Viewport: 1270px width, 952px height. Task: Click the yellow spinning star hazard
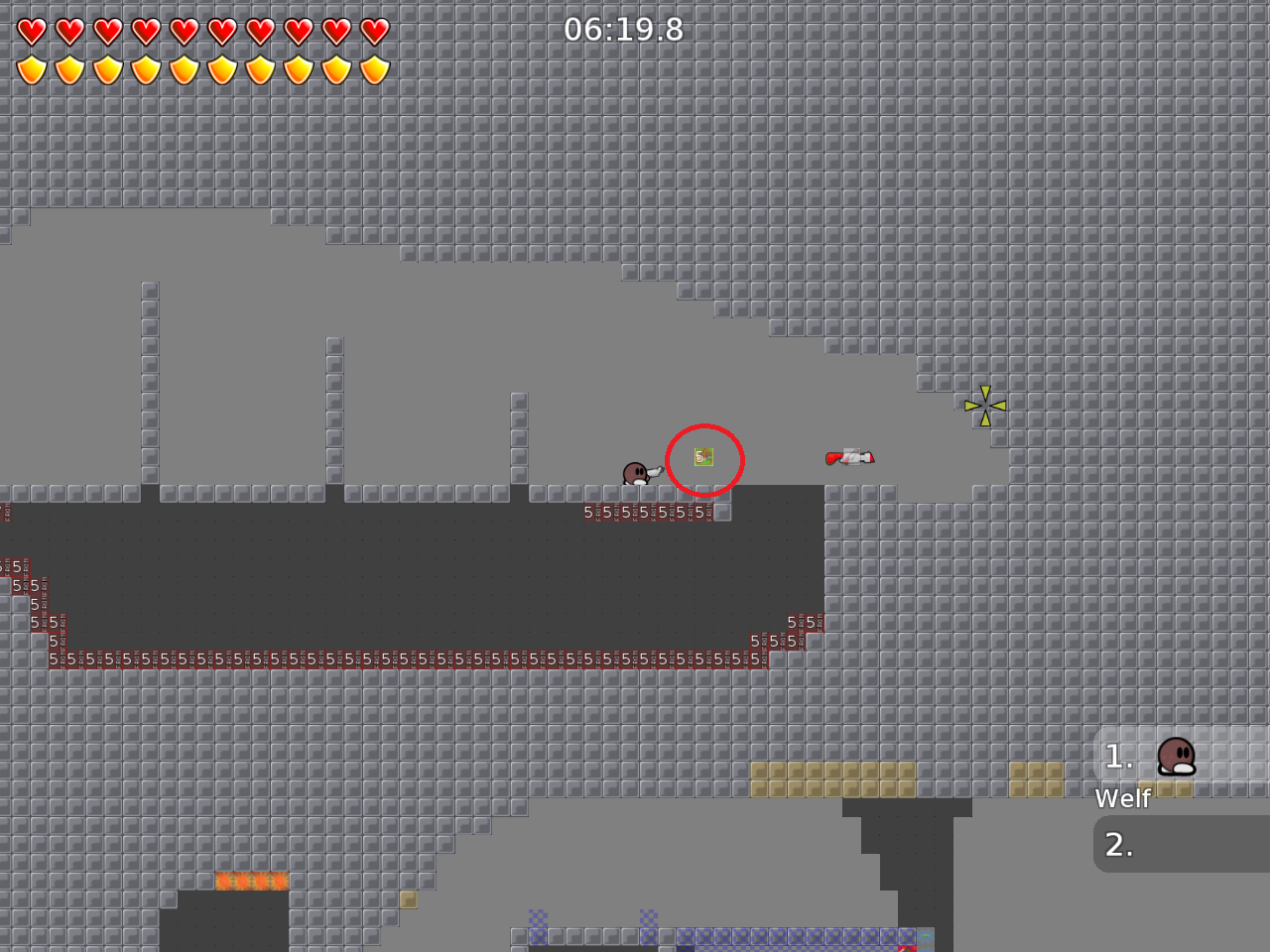(x=983, y=404)
